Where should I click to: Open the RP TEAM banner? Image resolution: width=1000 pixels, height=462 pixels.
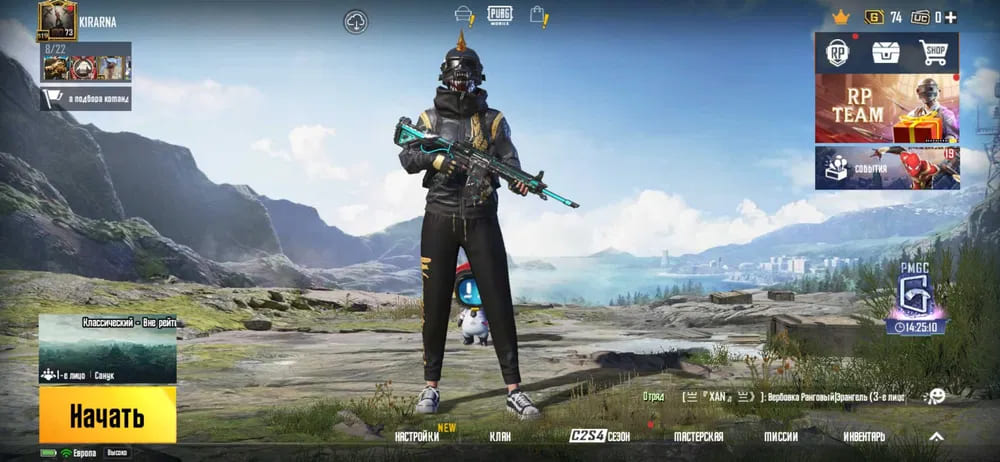click(x=886, y=108)
